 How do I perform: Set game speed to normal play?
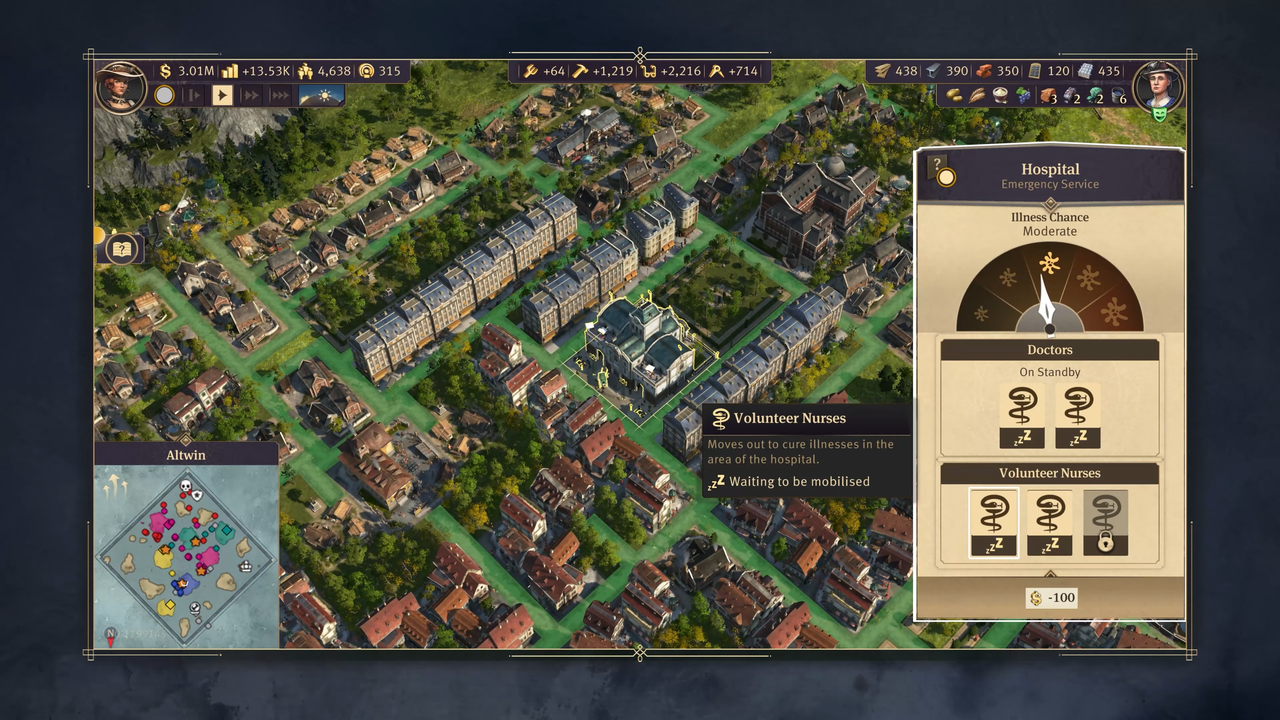point(222,95)
